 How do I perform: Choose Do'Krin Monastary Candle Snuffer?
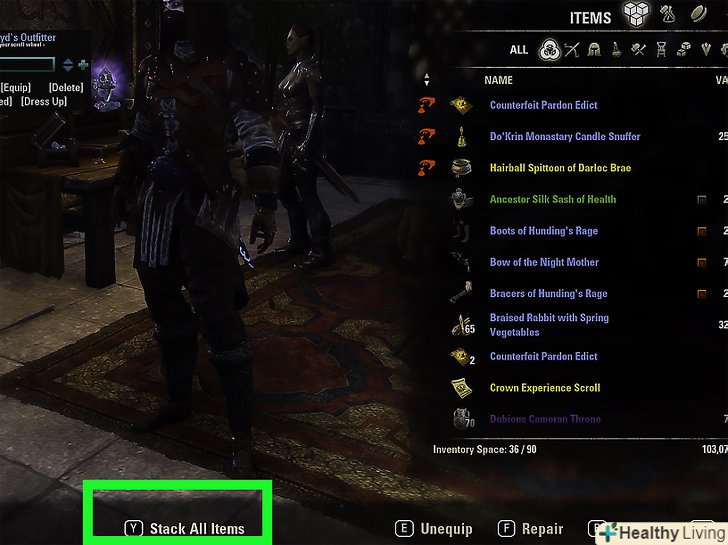pyautogui.click(x=564, y=136)
